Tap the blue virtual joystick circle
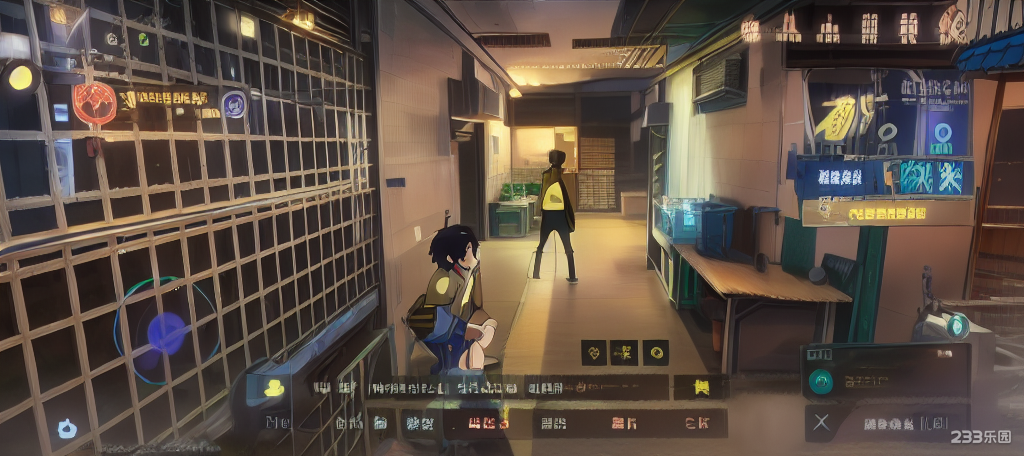The image size is (1024, 456). point(166,331)
